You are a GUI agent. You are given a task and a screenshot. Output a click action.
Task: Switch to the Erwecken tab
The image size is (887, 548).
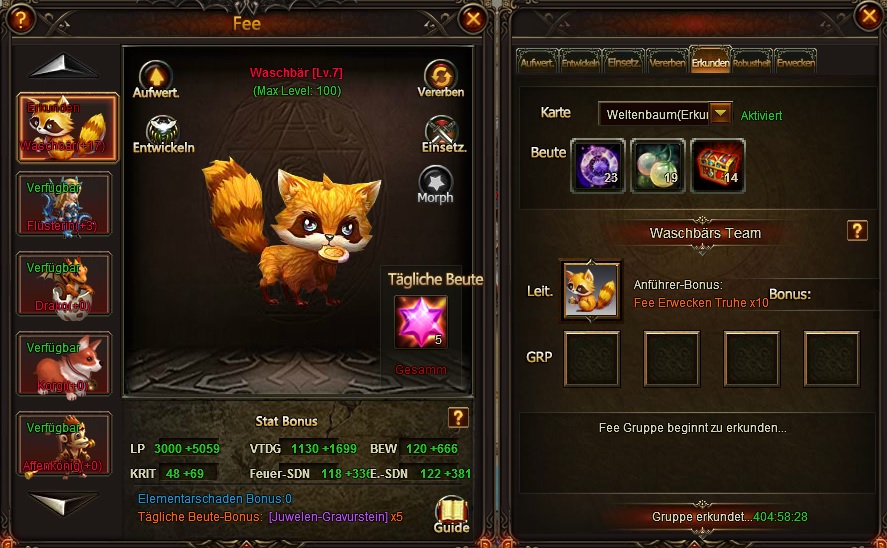796,62
